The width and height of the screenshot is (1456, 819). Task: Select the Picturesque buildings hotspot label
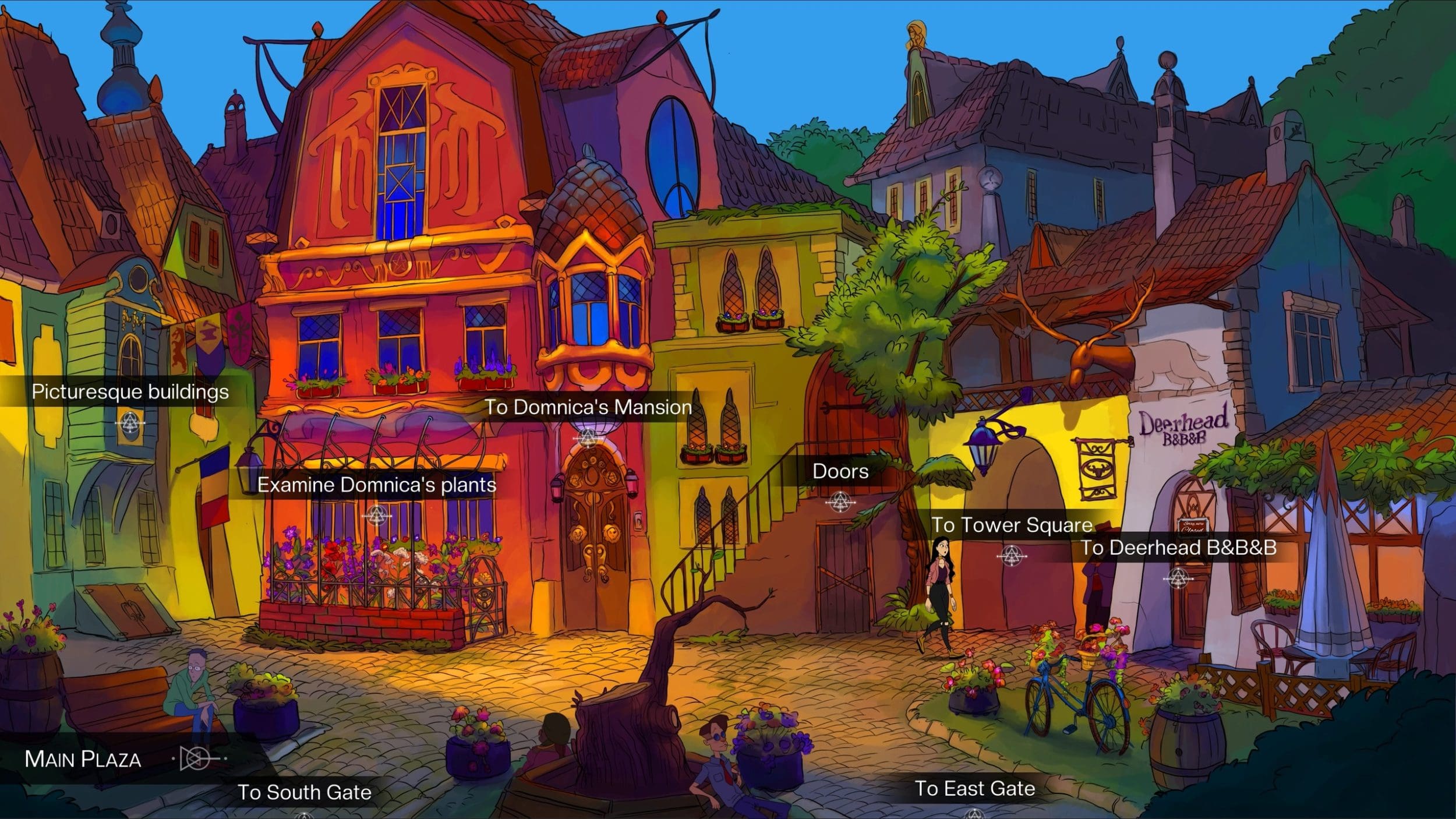coord(130,392)
